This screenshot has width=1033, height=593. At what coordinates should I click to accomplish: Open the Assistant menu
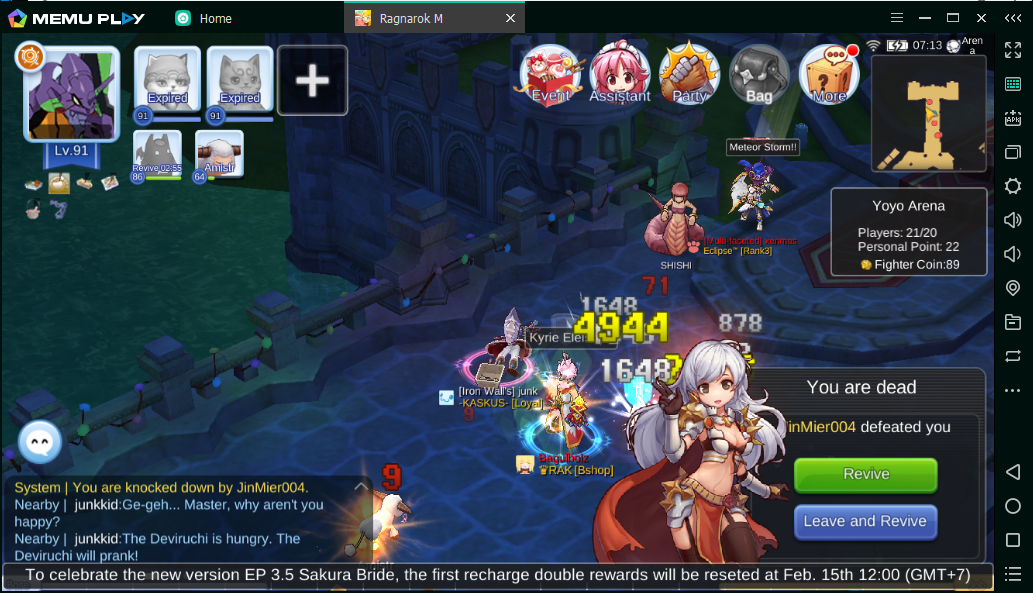(x=620, y=74)
